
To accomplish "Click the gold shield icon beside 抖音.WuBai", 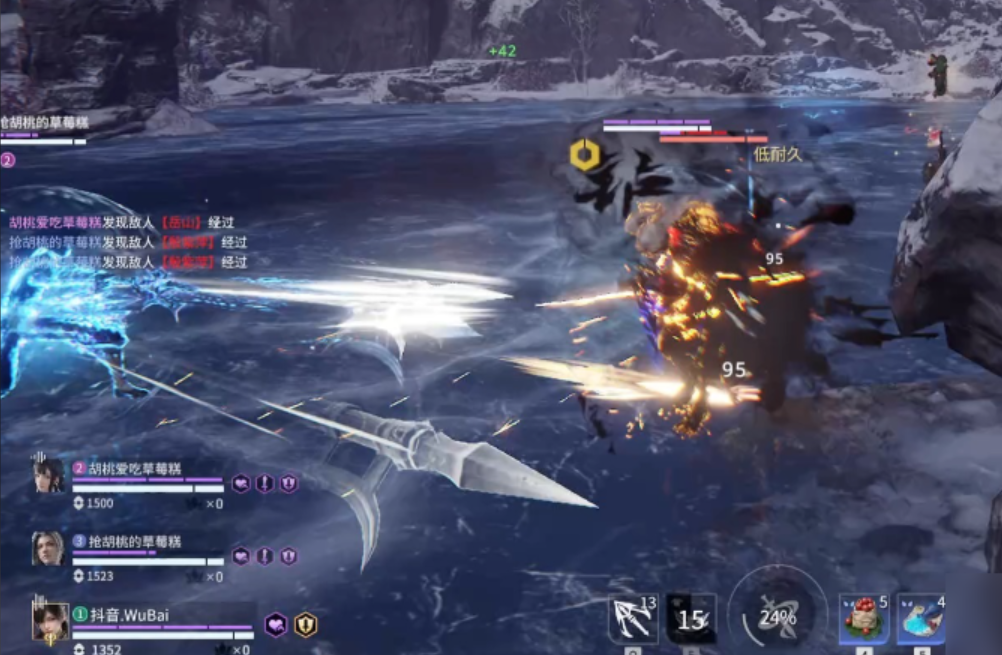I will (x=306, y=625).
